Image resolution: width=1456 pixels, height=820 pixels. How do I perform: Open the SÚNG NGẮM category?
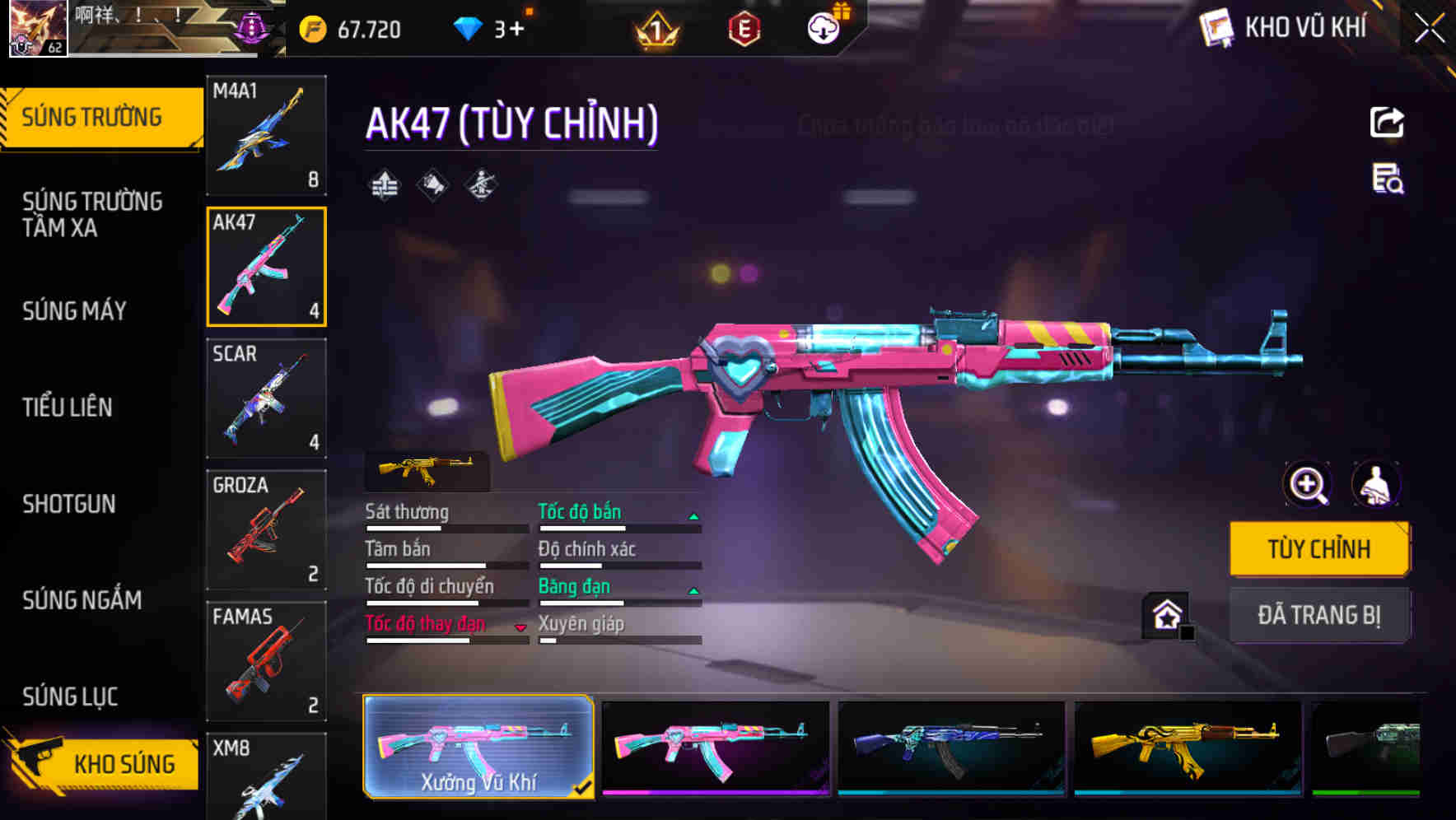[x=80, y=601]
